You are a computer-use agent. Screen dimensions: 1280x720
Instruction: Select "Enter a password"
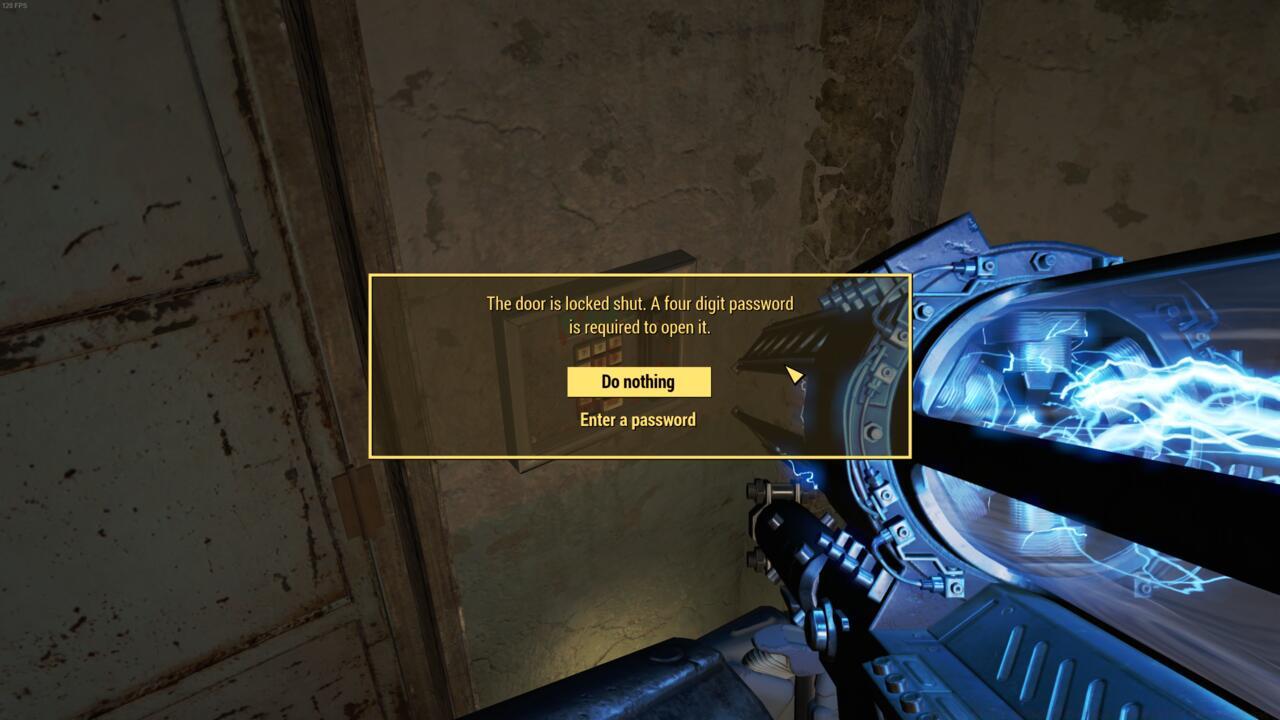[639, 419]
